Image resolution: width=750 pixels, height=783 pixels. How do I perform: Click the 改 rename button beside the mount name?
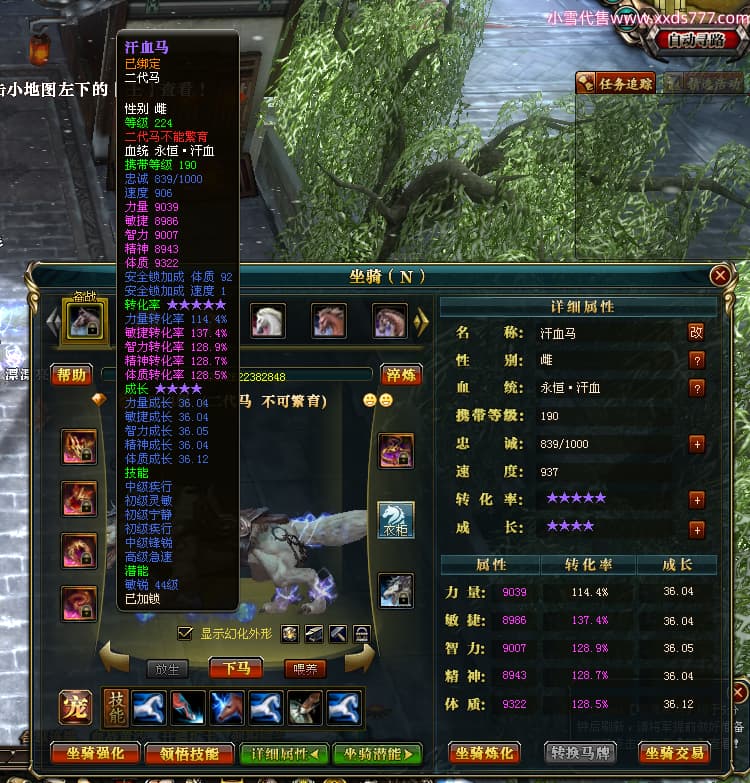point(696,332)
